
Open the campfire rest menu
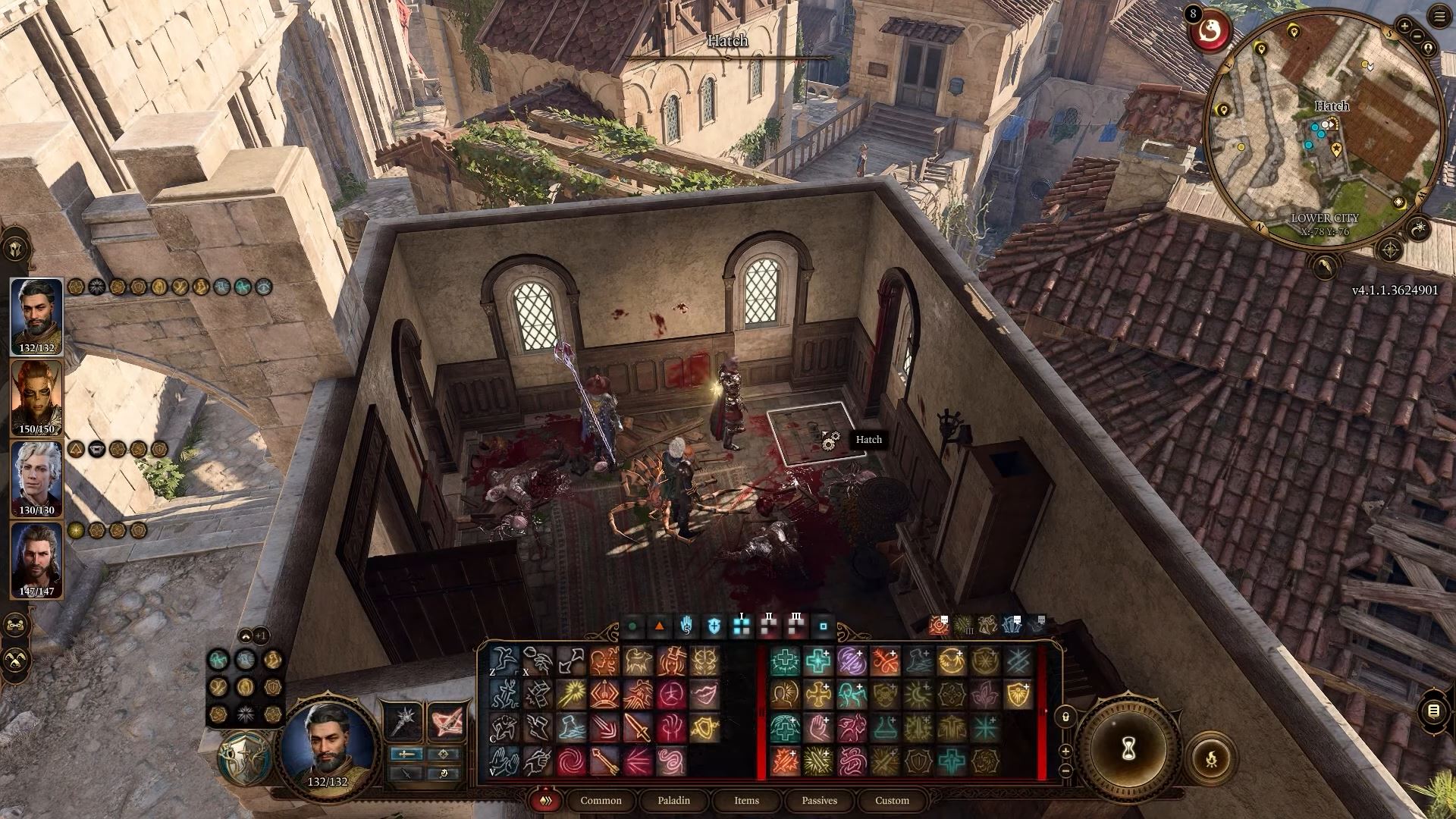[x=1211, y=757]
